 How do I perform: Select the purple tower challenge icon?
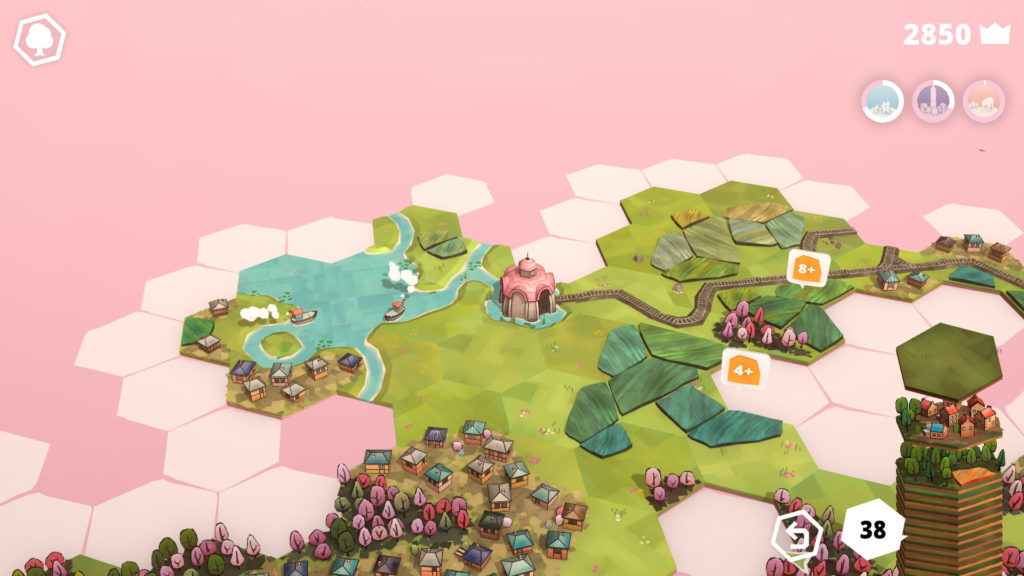coord(933,101)
